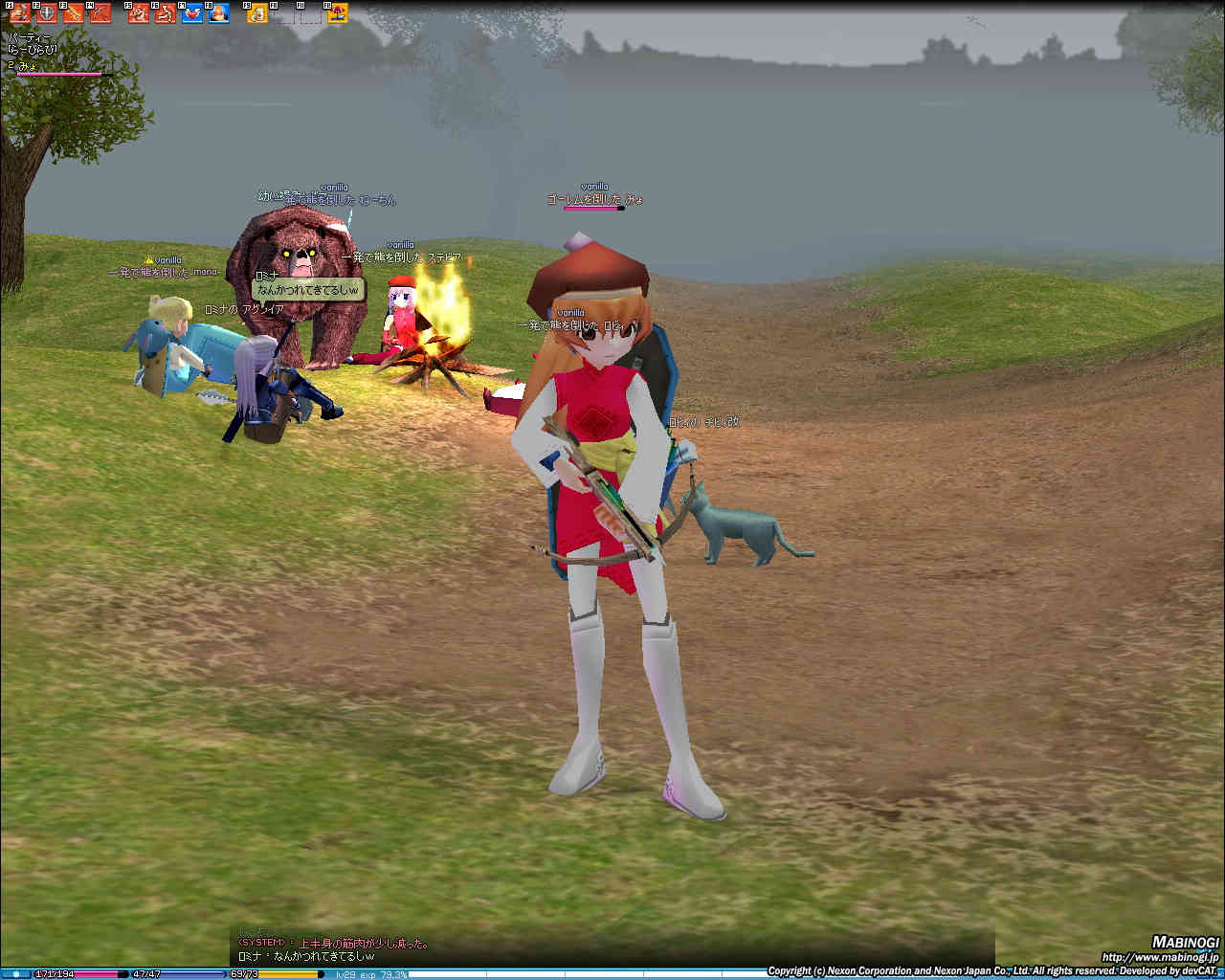Viewport: 1225px width, 980px height.
Task: Open the menu button on the bottom bar
Action: (x=15, y=974)
